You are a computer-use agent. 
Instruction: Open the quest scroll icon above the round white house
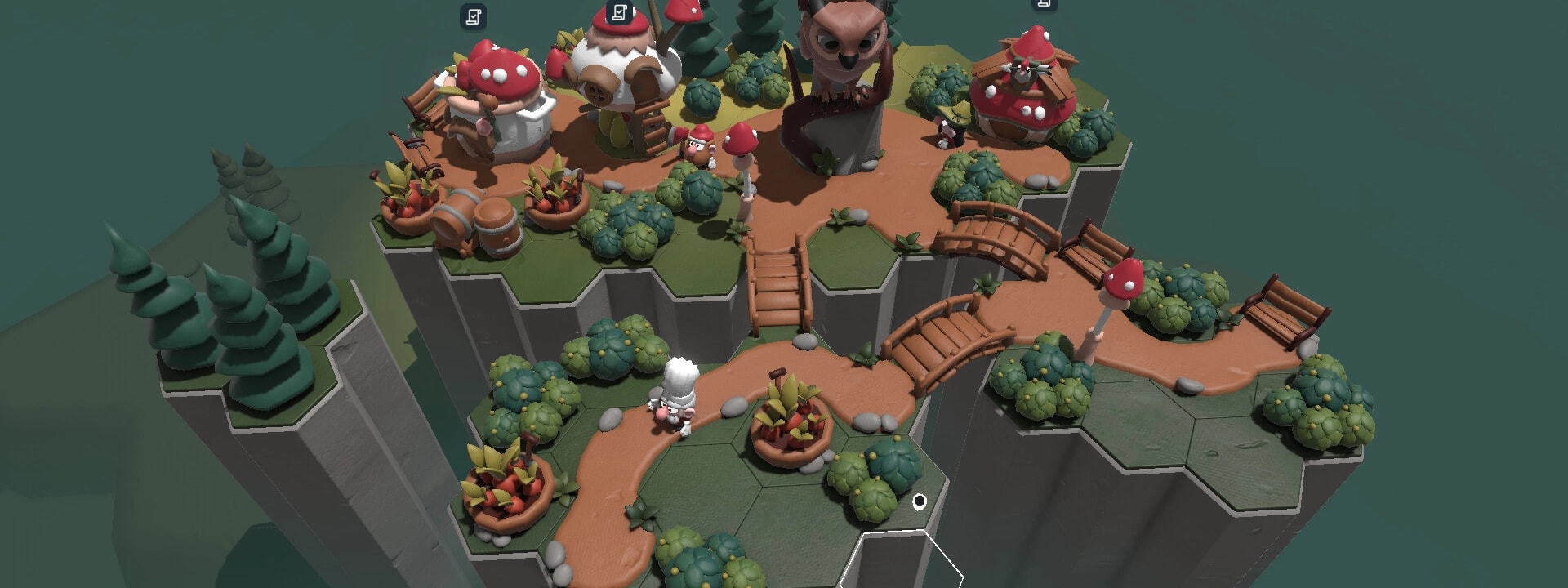coord(620,12)
